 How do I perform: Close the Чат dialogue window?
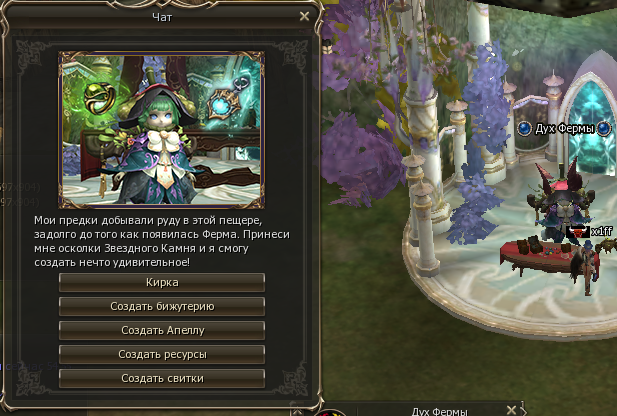coord(304,17)
